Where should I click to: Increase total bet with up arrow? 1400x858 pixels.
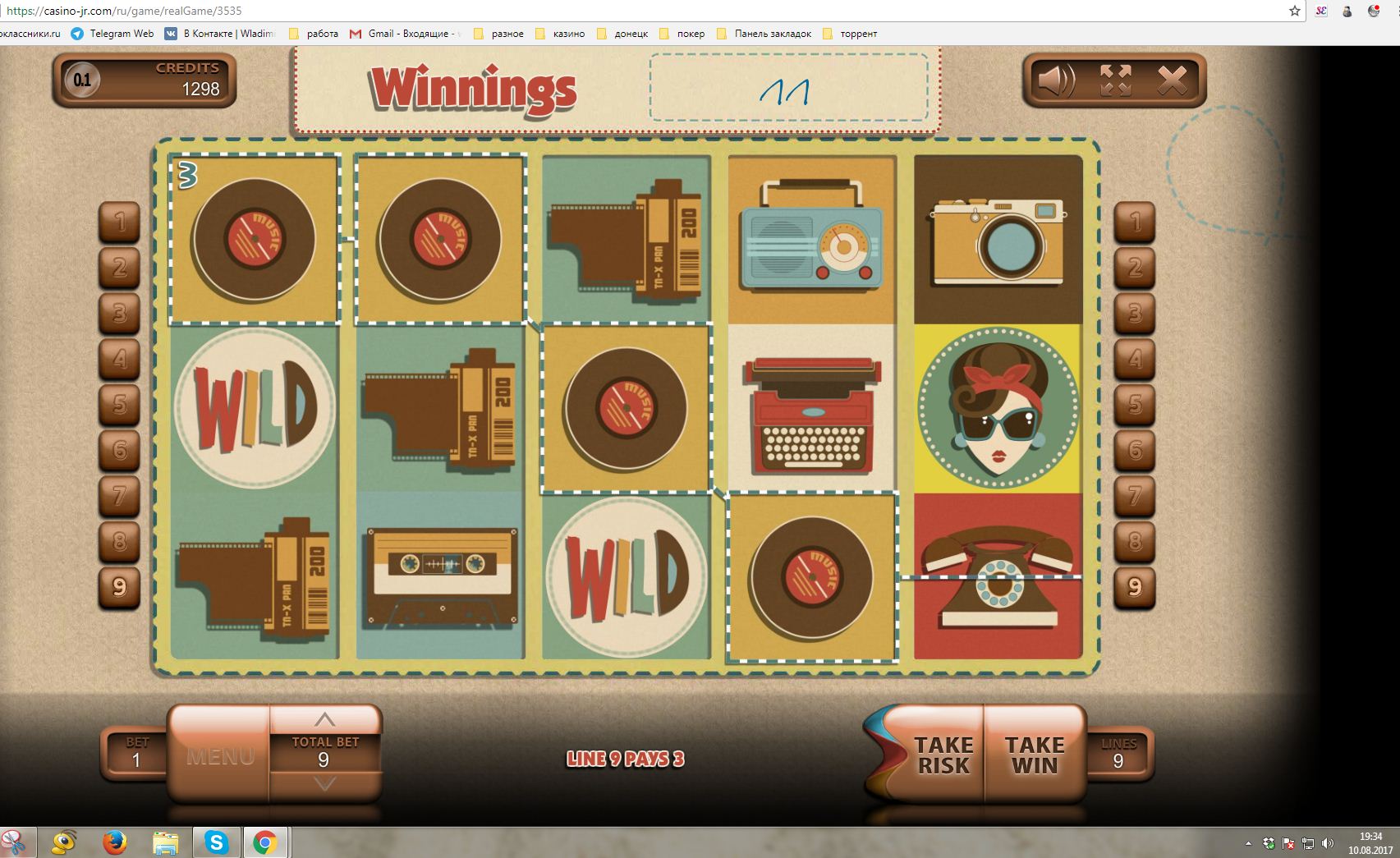(x=324, y=719)
